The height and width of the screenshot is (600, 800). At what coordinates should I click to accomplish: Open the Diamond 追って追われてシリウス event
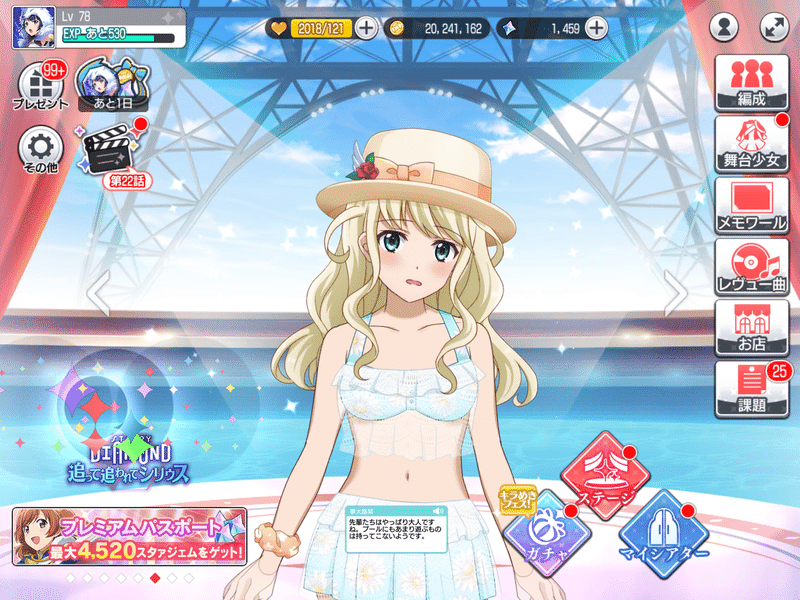coord(125,430)
